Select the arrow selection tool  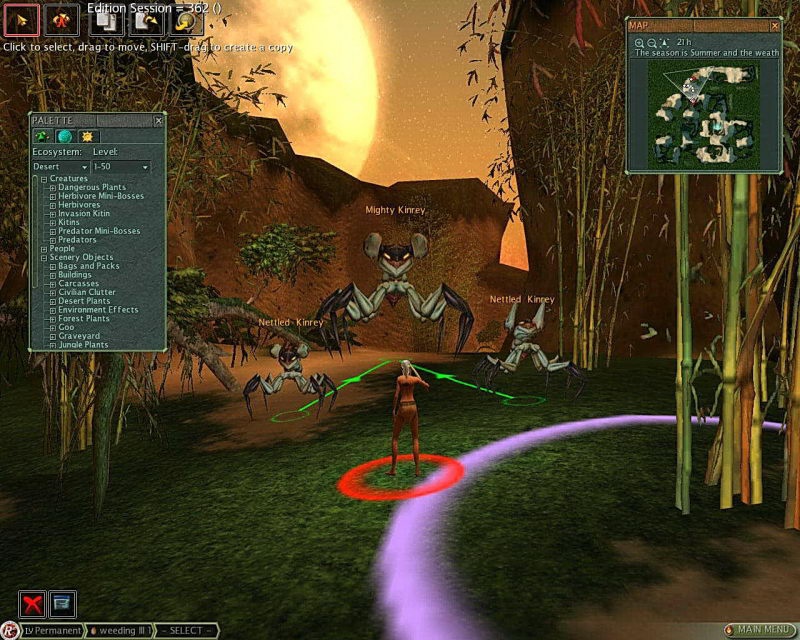point(24,19)
